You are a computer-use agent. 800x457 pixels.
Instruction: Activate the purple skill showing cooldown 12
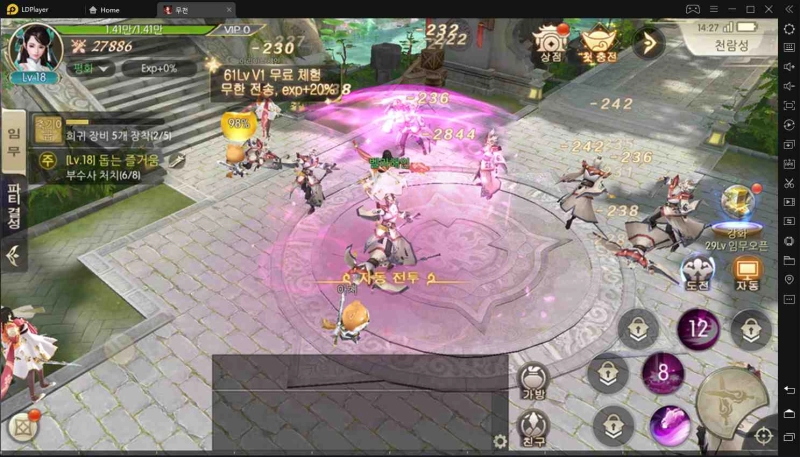698,329
